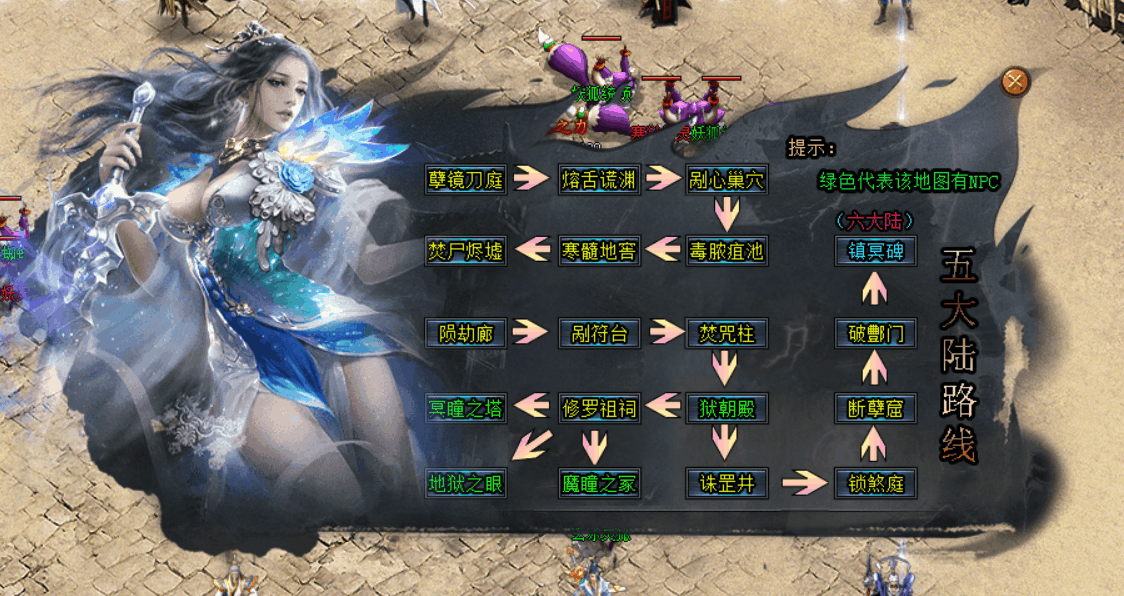
Task: Choose the 熔舌谎渊 map button
Action: tap(599, 179)
